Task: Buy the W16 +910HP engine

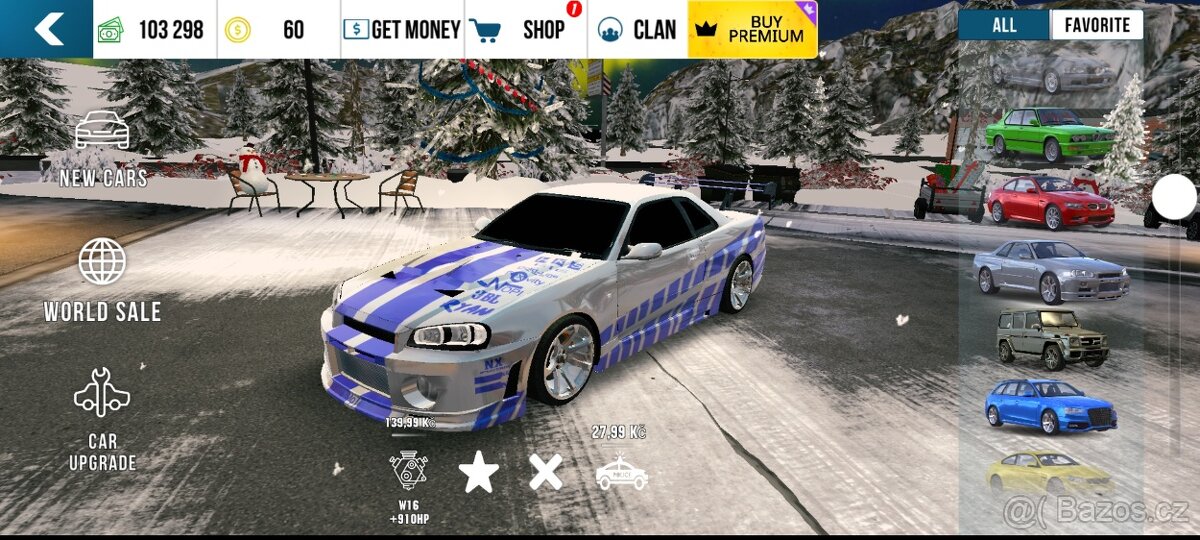Action: click(x=409, y=471)
